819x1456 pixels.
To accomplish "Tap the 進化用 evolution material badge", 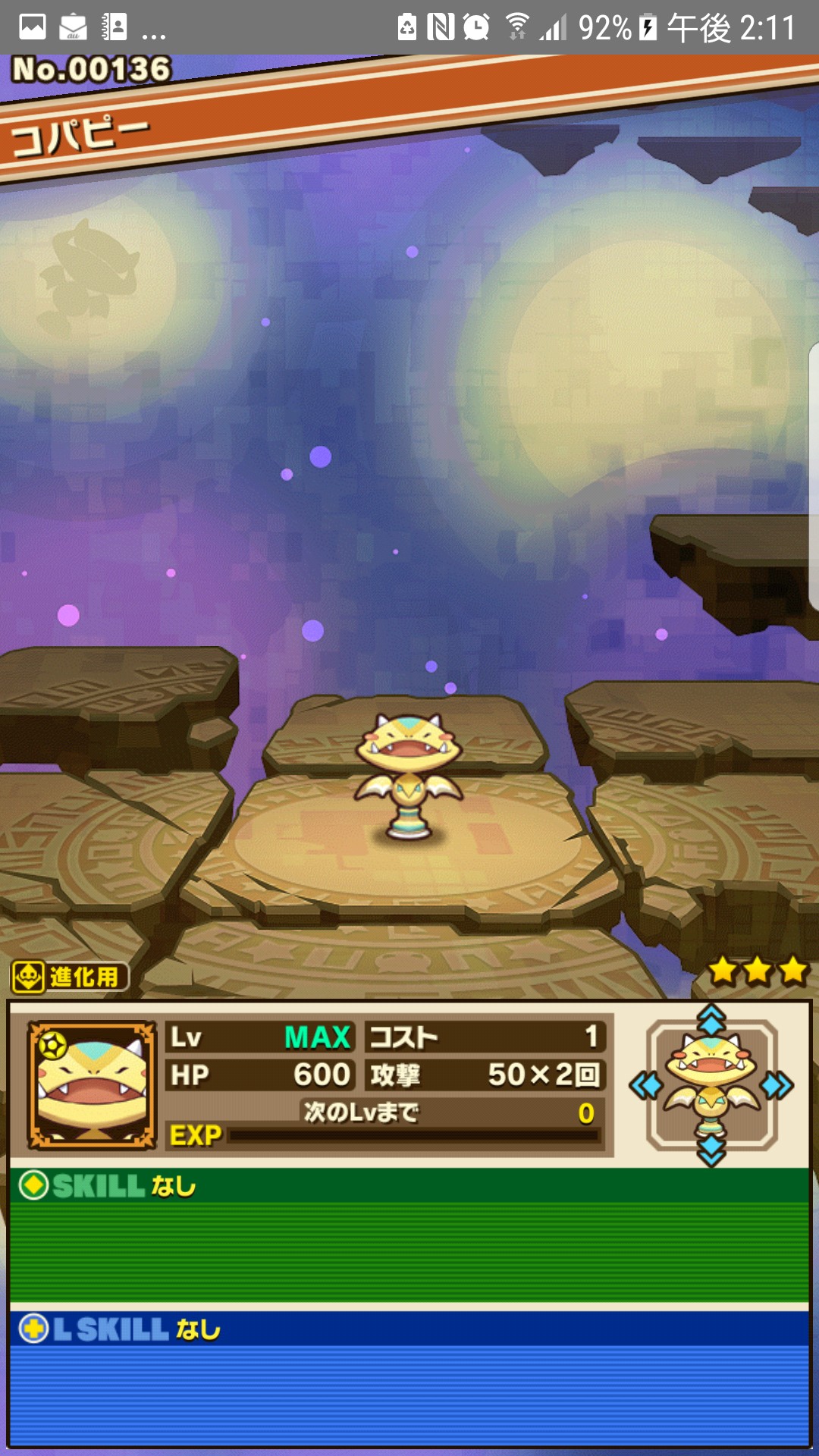I will [70, 977].
